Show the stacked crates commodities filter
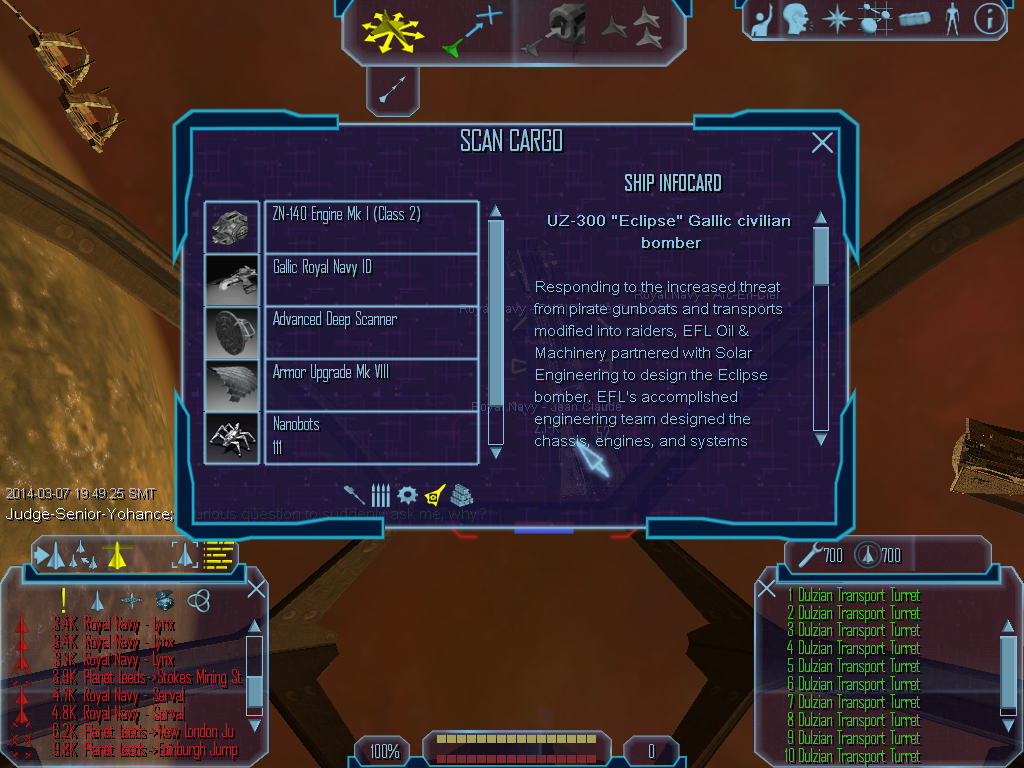 tap(461, 495)
